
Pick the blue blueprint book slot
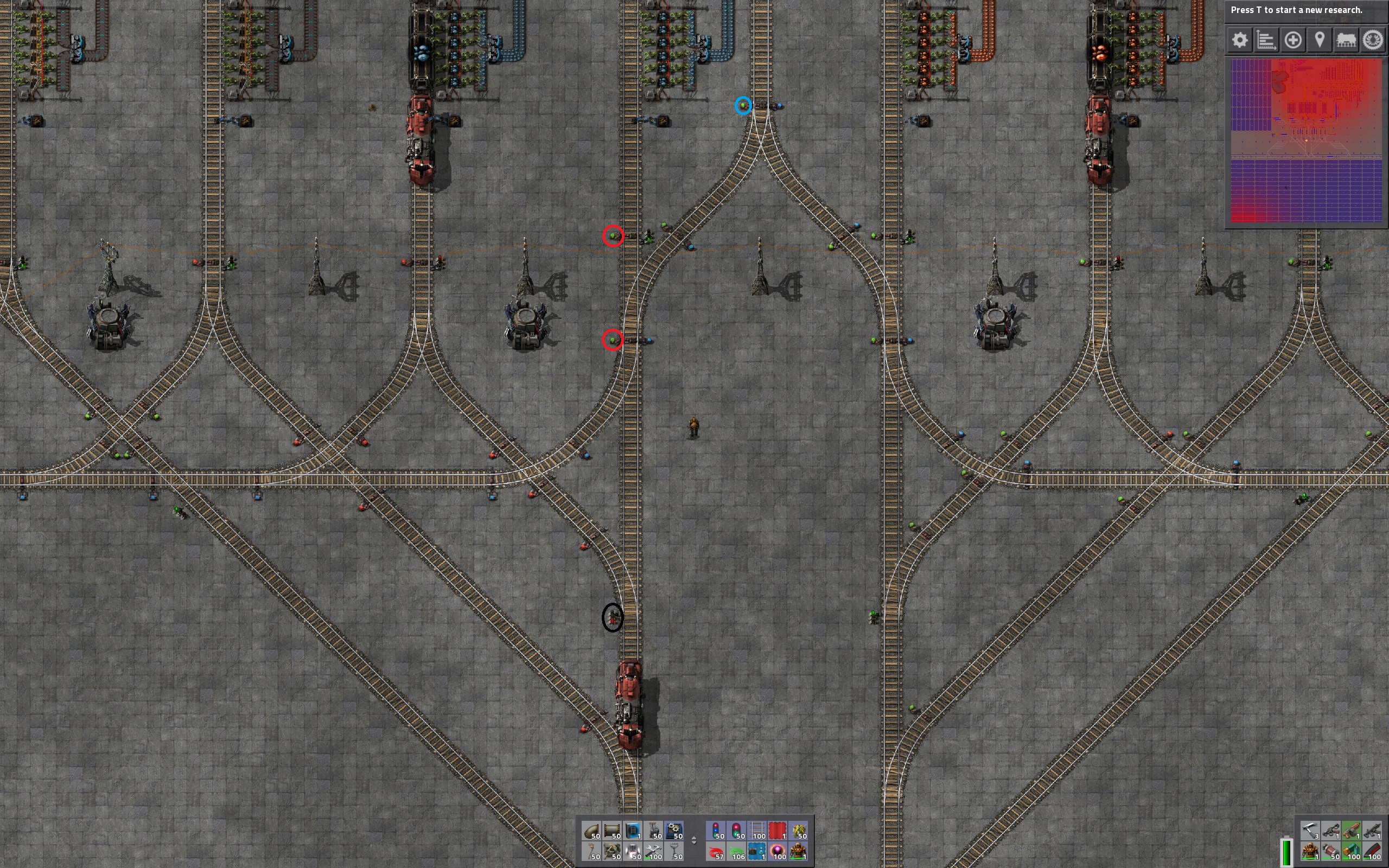633,831
